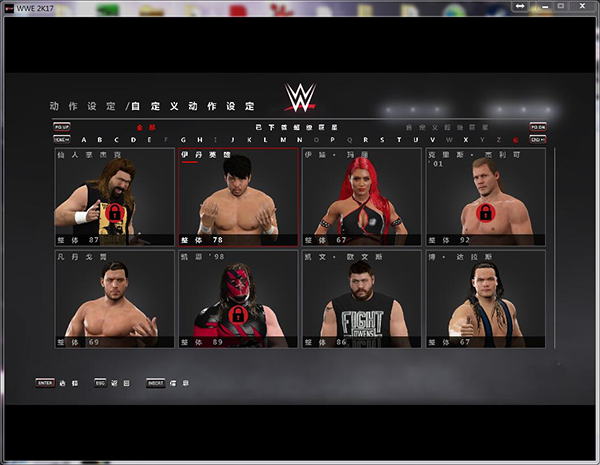
Task: Filter roster by letter D
Action: coord(133,140)
